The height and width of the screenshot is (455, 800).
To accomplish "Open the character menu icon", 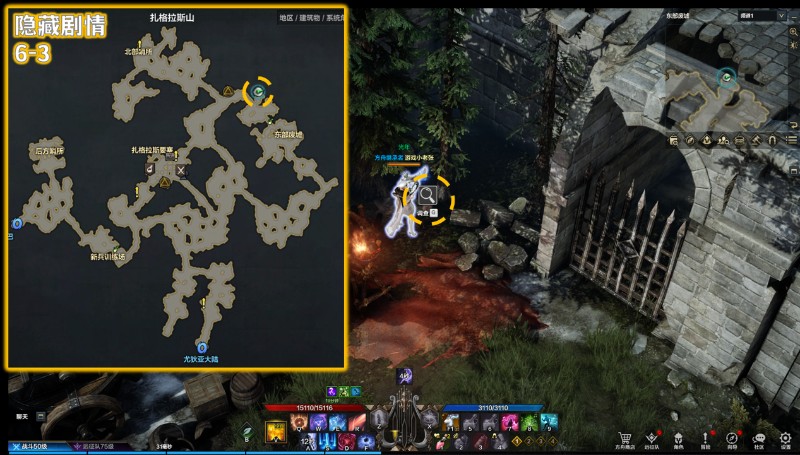I will pos(679,438).
